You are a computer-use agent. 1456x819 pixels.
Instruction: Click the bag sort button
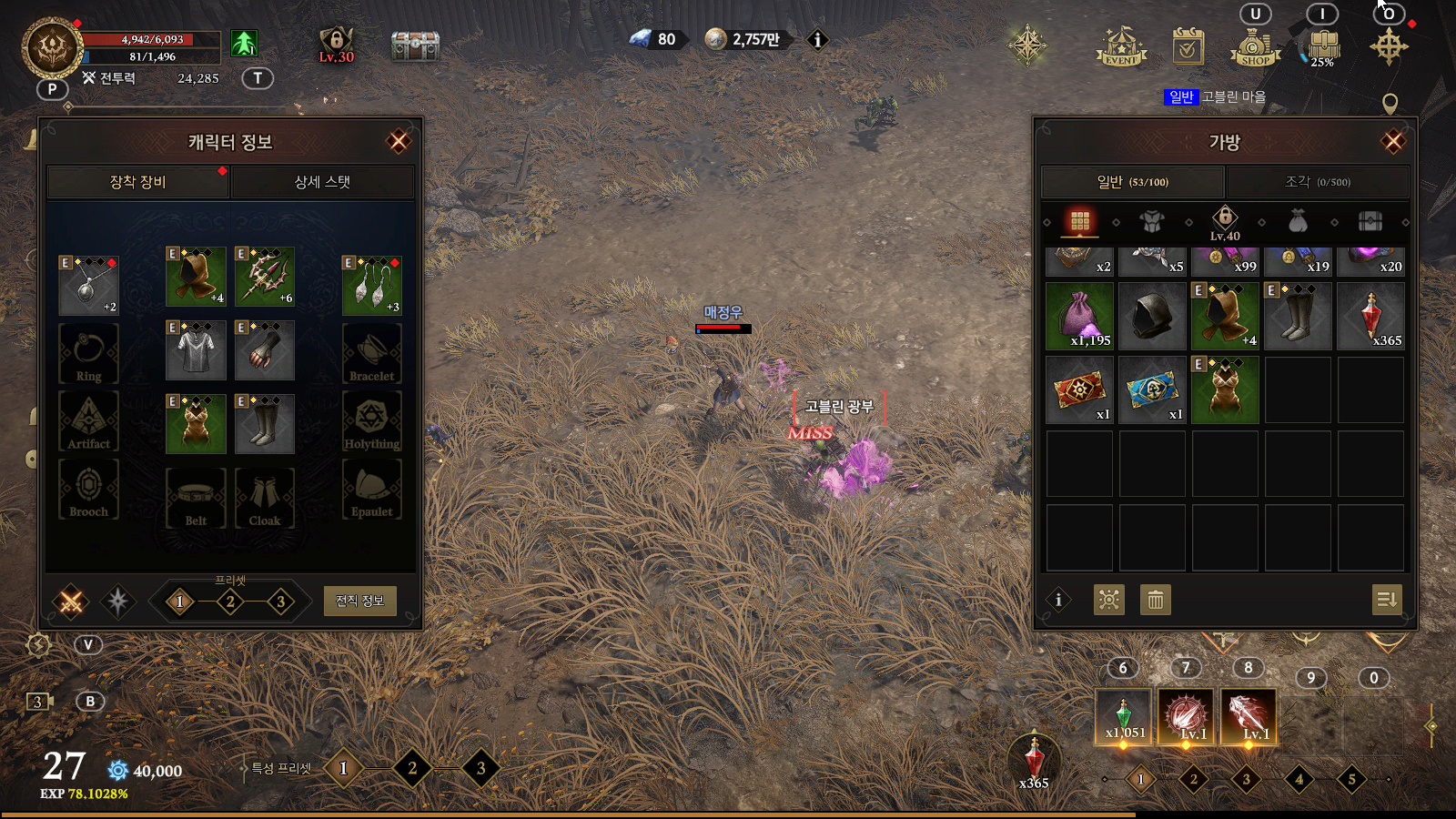pyautogui.click(x=1386, y=600)
